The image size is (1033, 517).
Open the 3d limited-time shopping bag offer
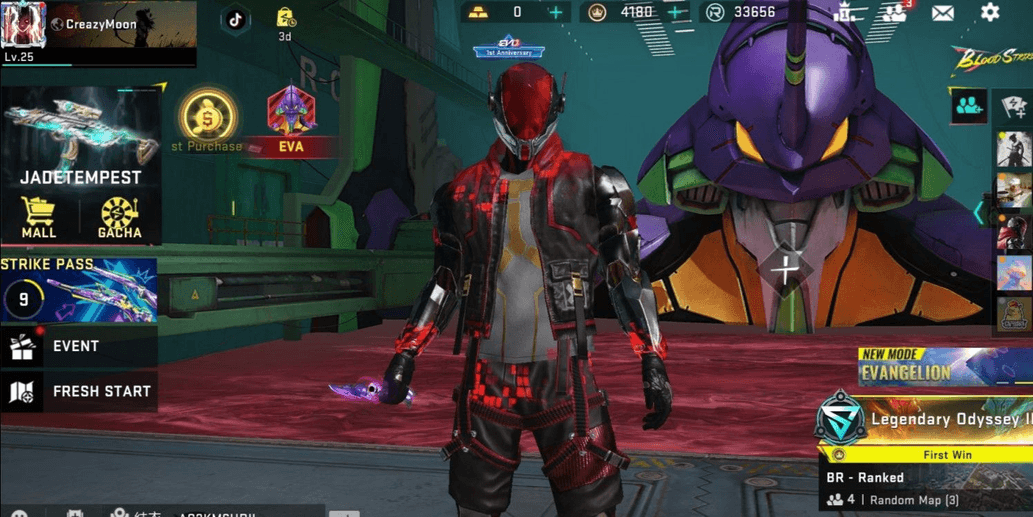(x=285, y=20)
